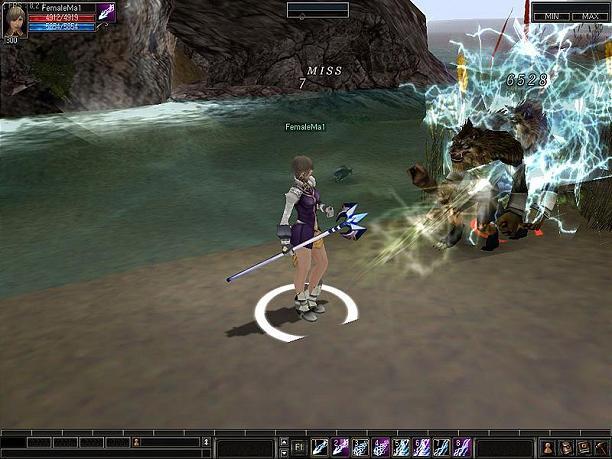Trigger the skill in hotbar slot 5

401,446
